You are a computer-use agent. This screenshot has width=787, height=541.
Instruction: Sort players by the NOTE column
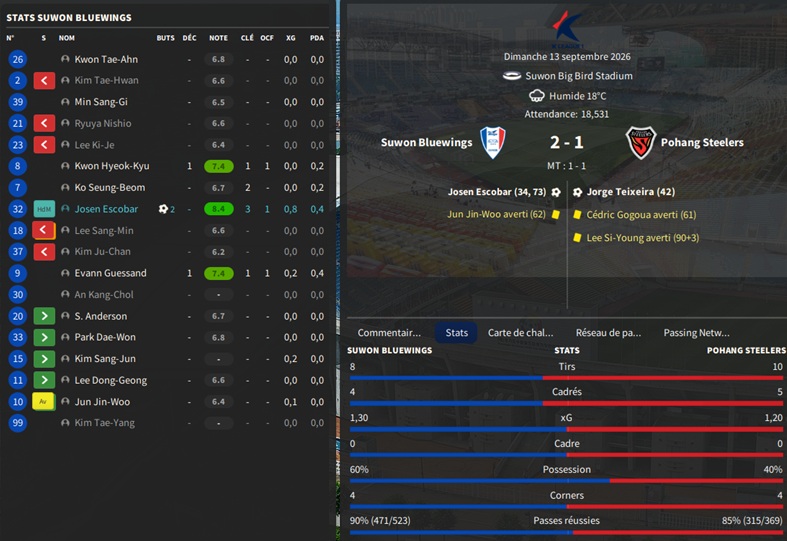coord(218,38)
